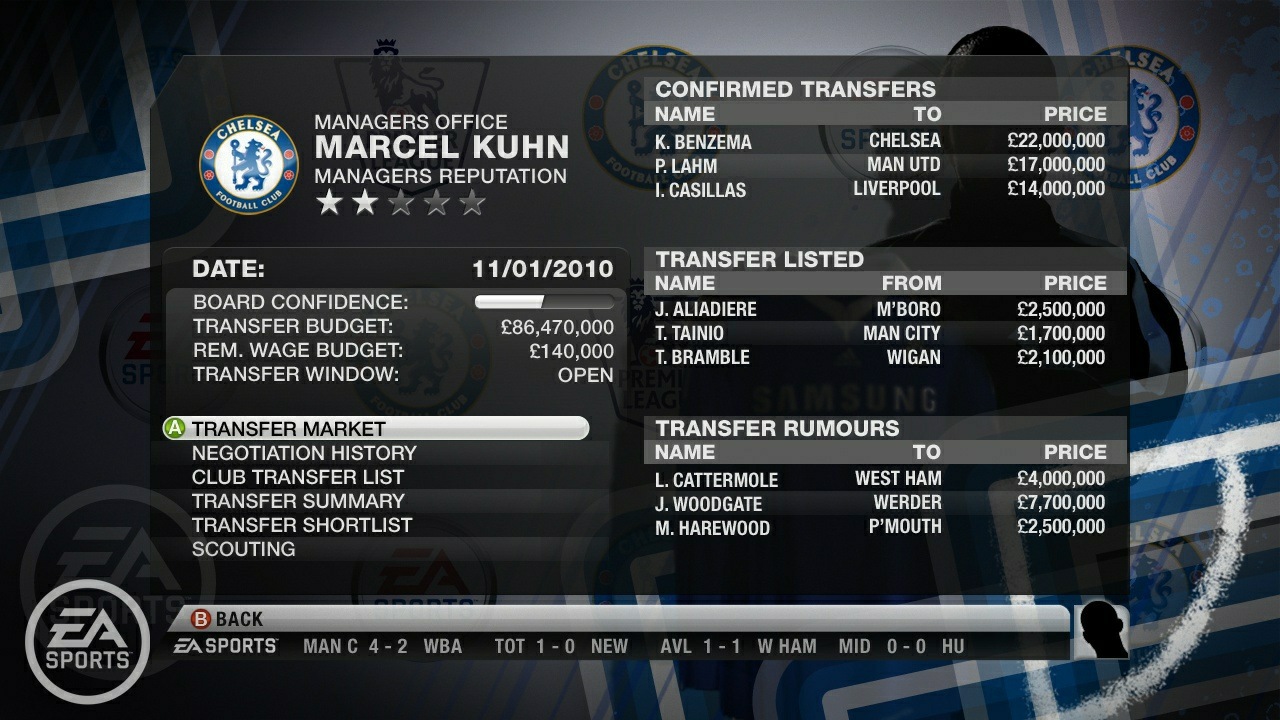This screenshot has width=1280, height=720.
Task: Open the Transfer Summary option
Action: (x=297, y=501)
